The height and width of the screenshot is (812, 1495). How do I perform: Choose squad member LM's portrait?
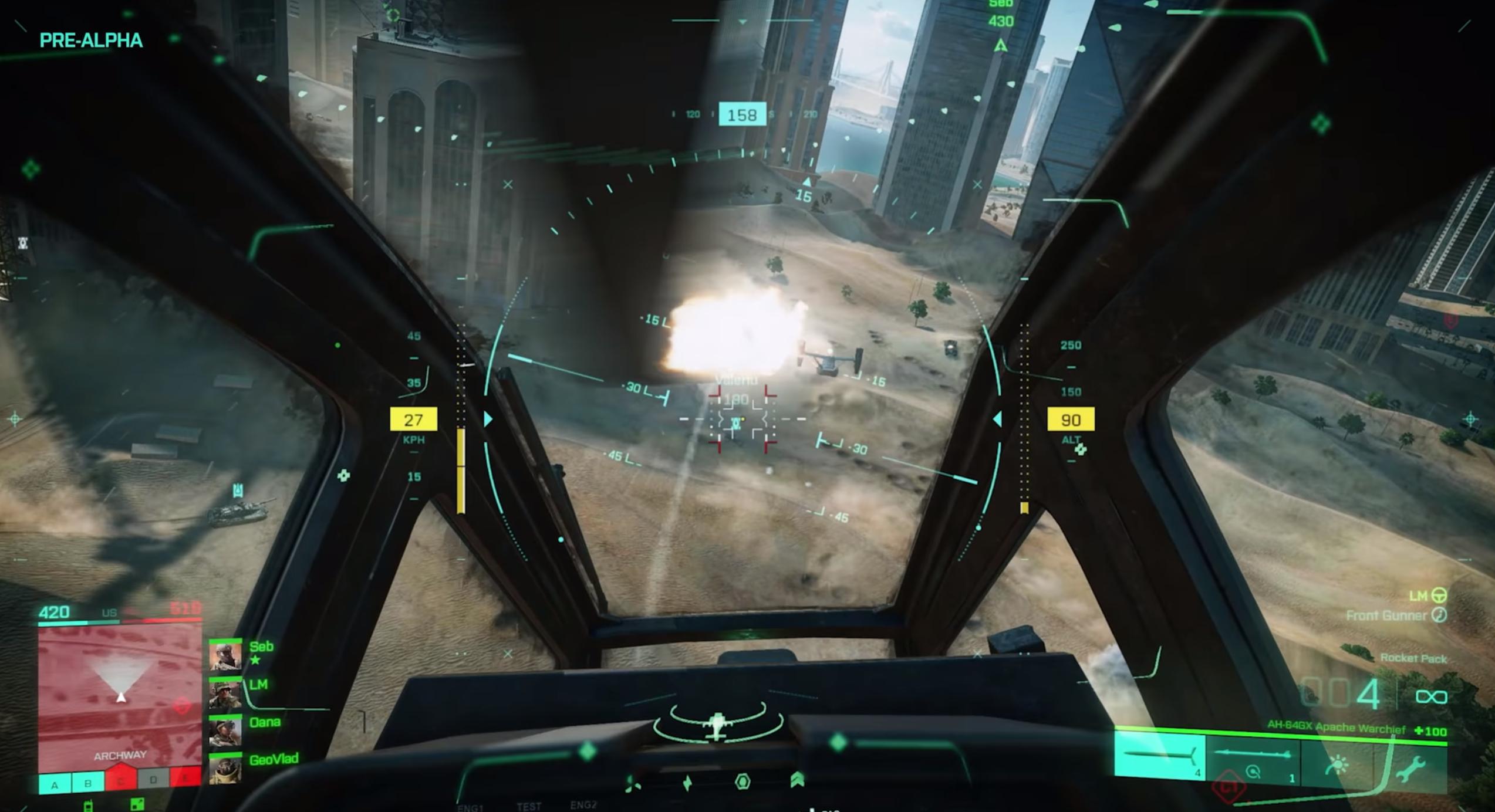[225, 694]
